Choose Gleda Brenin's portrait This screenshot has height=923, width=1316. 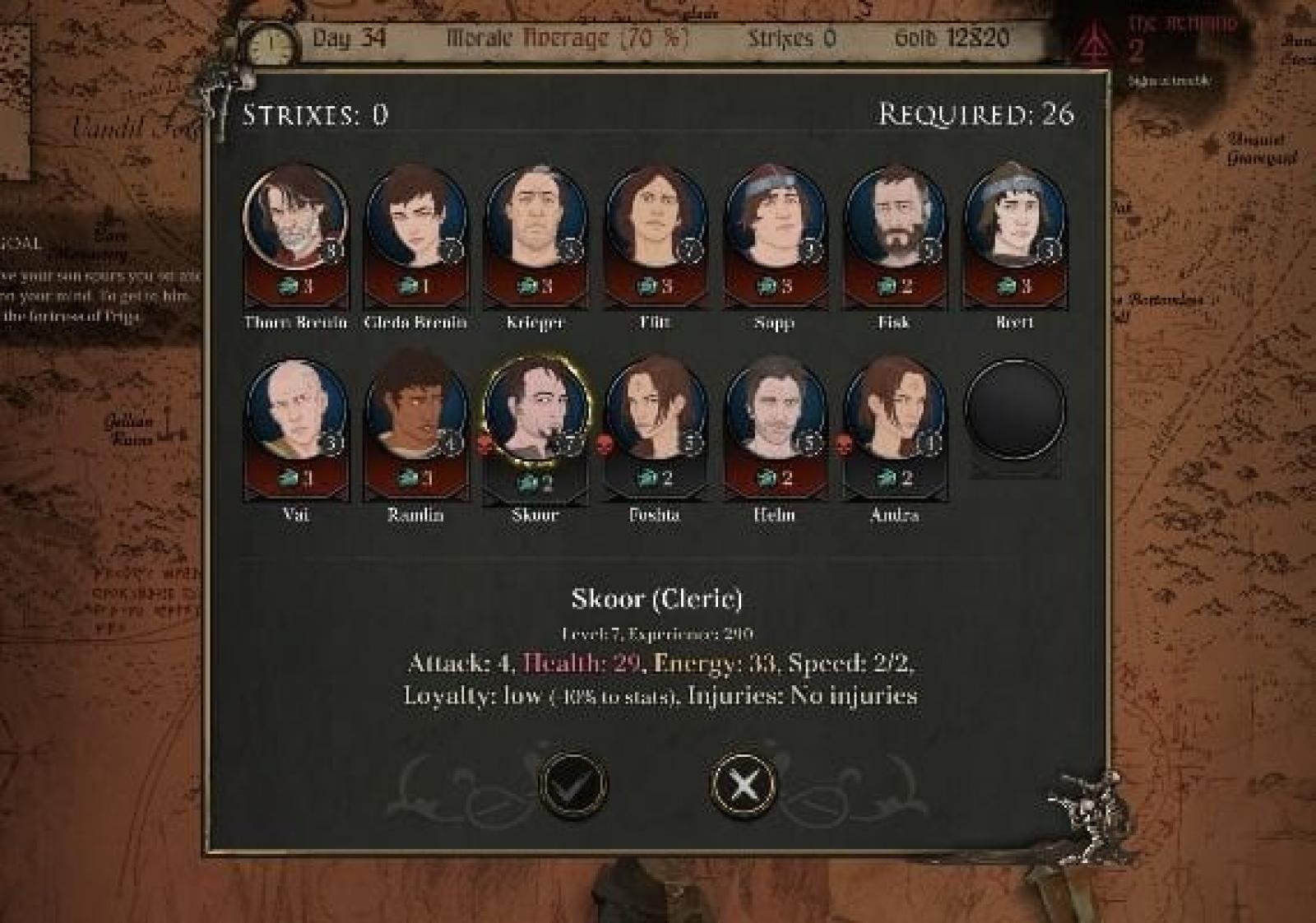(415, 217)
